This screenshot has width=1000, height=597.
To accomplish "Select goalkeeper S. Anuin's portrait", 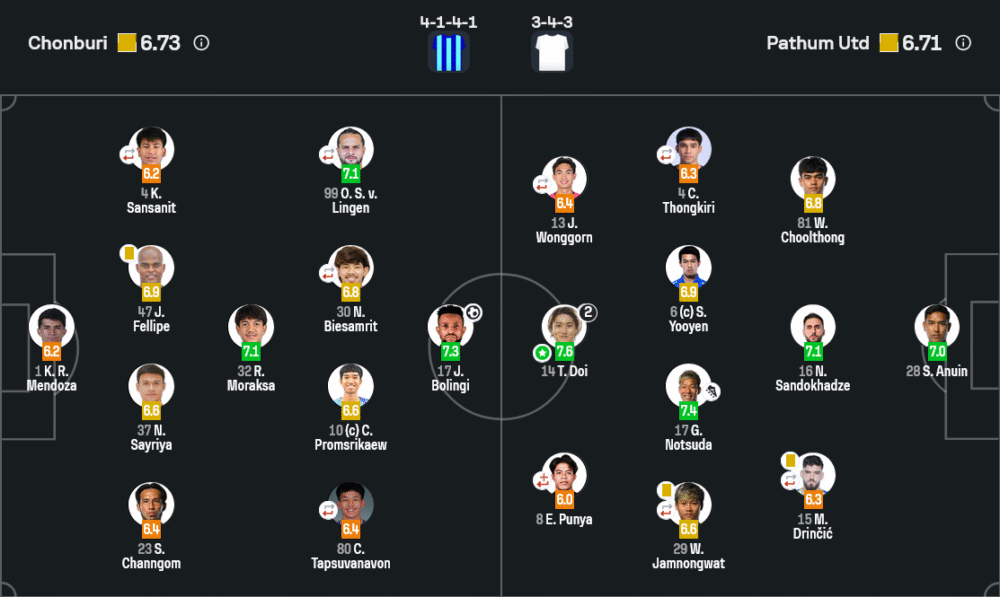I will point(937,327).
